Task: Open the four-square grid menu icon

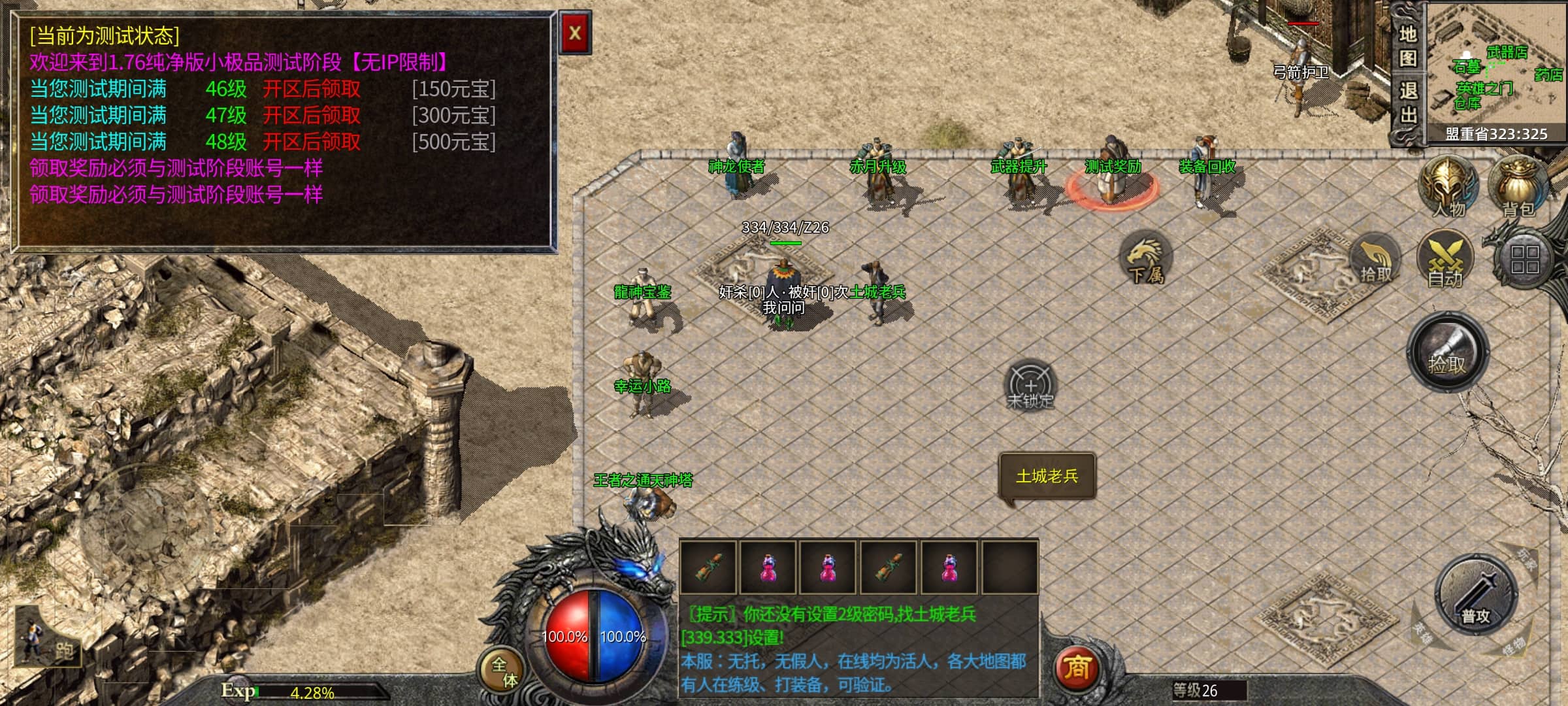Action: (1525, 260)
